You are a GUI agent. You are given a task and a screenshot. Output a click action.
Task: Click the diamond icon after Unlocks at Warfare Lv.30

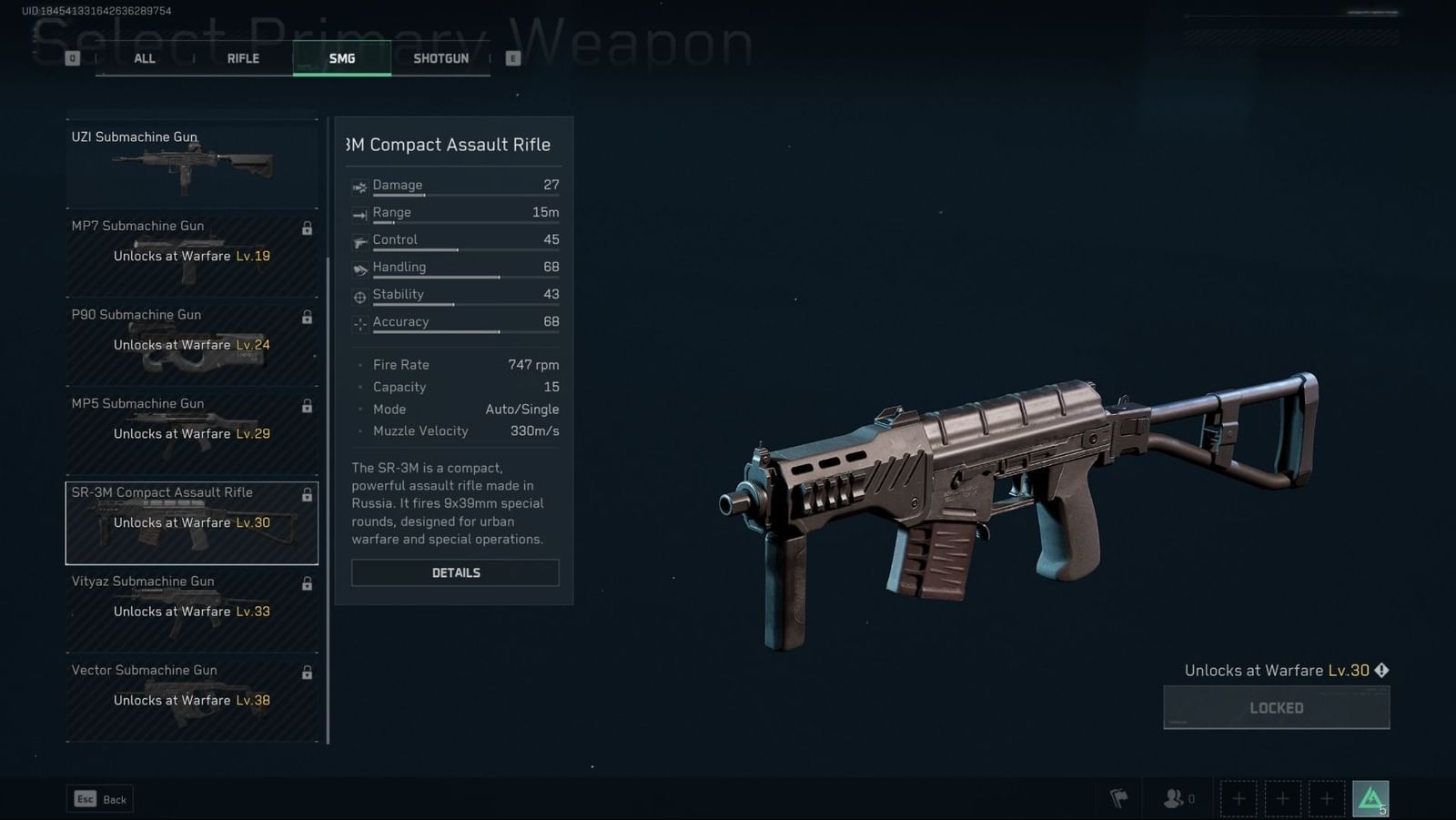[1381, 670]
